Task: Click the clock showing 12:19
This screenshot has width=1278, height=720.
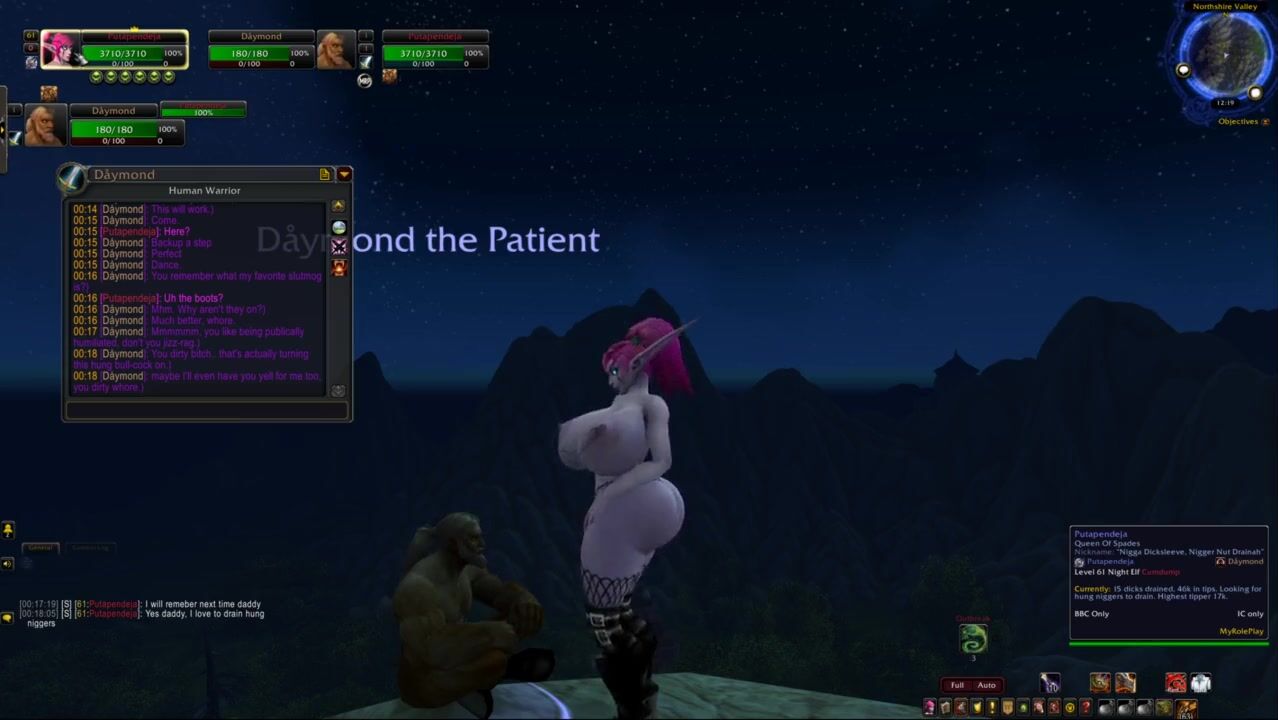Action: pos(1225,103)
